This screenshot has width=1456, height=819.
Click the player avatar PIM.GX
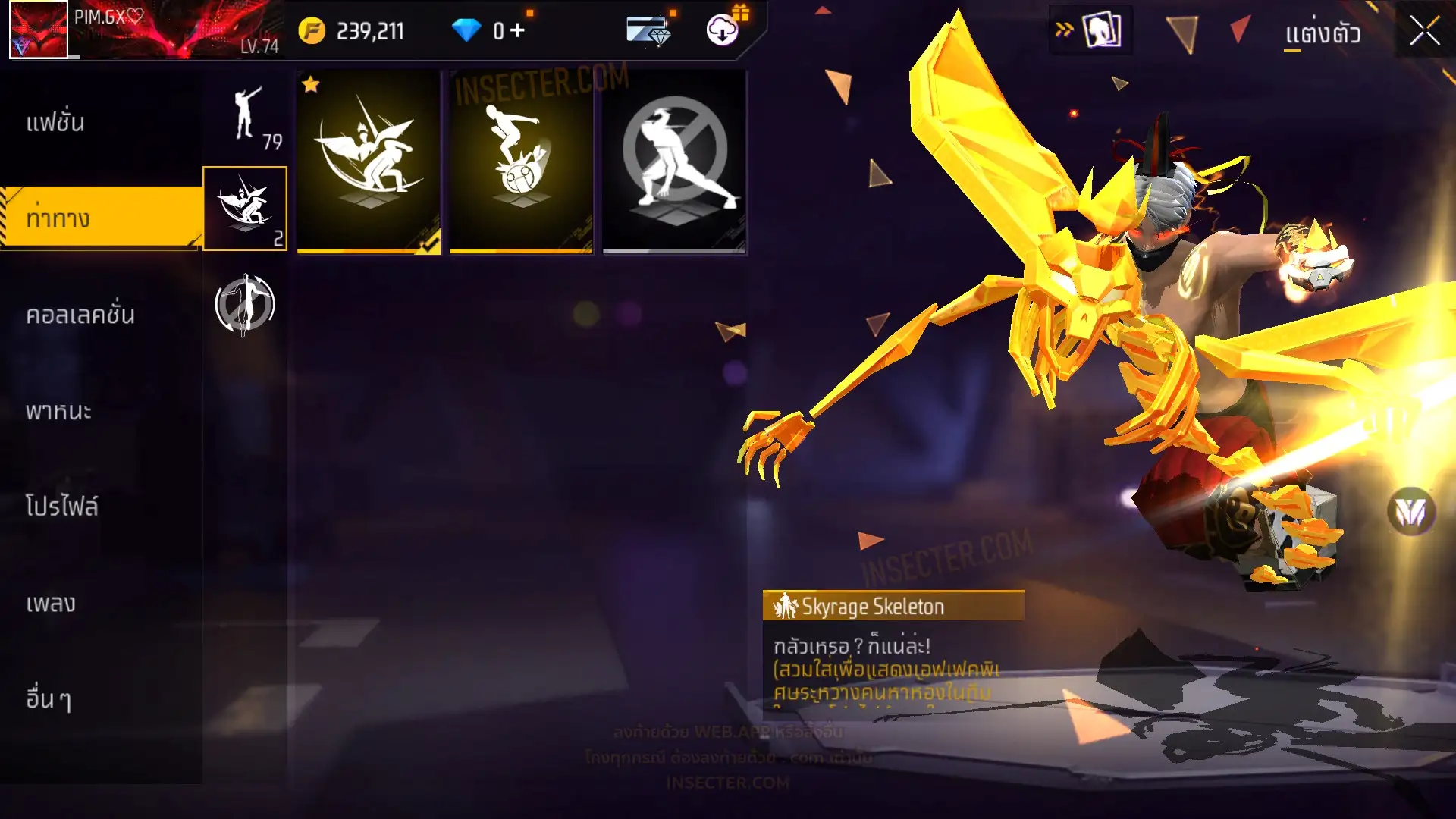click(39, 30)
